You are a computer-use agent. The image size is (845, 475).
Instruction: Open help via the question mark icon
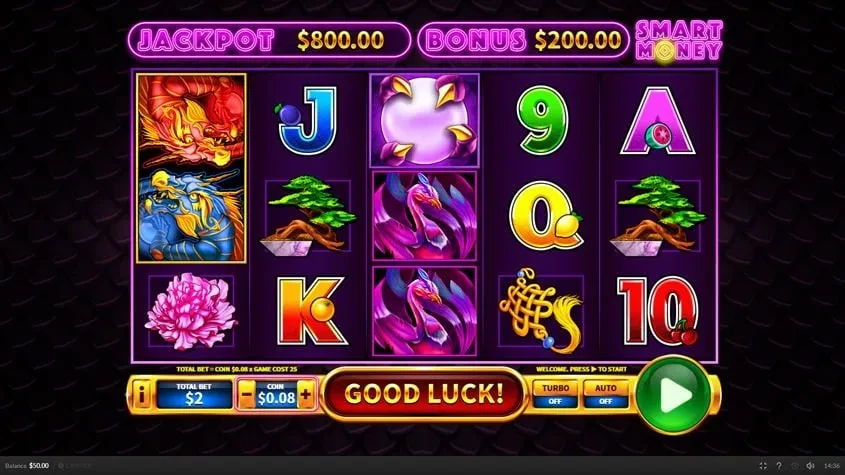[779, 466]
